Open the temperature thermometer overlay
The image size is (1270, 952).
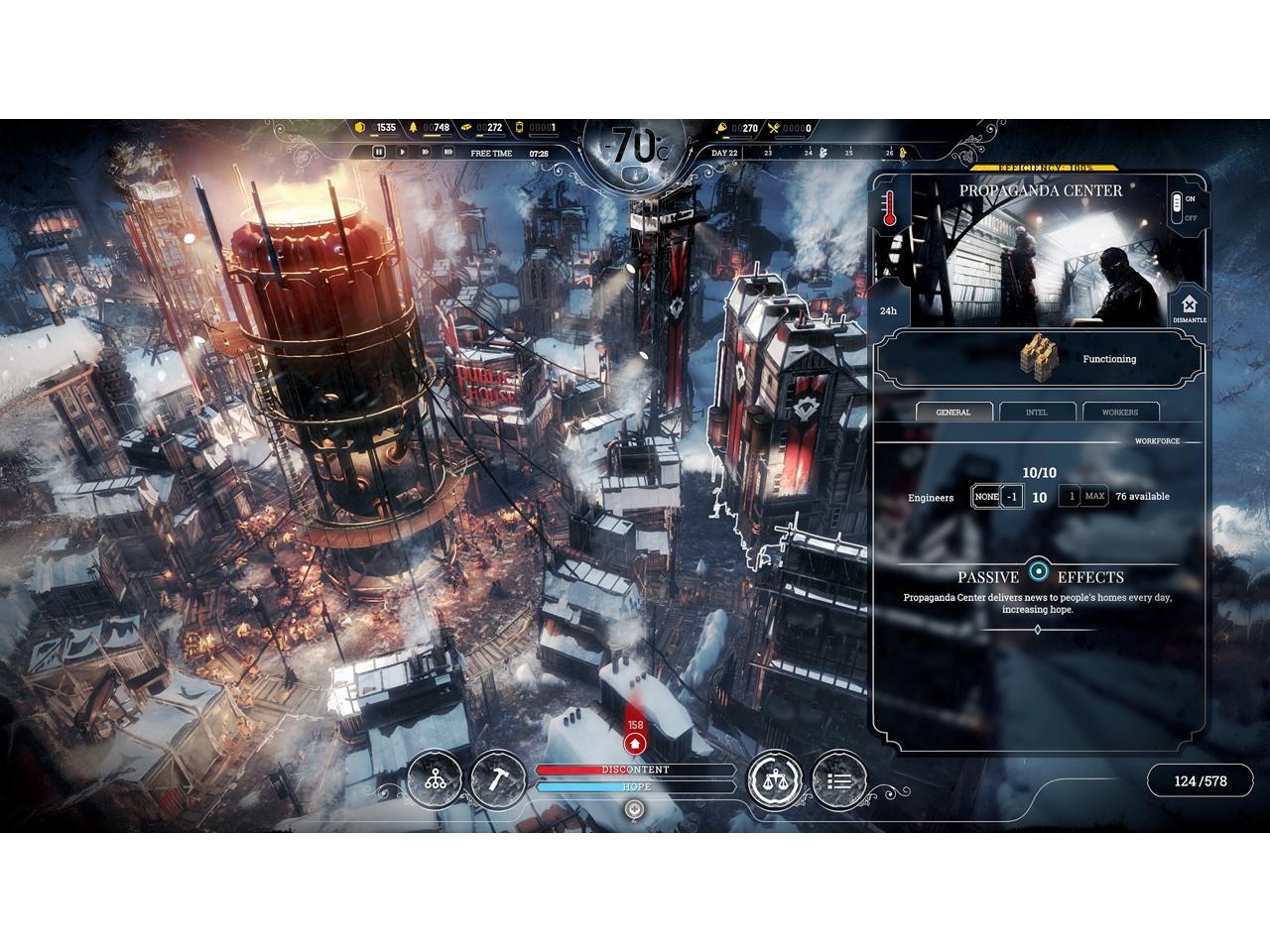890,210
